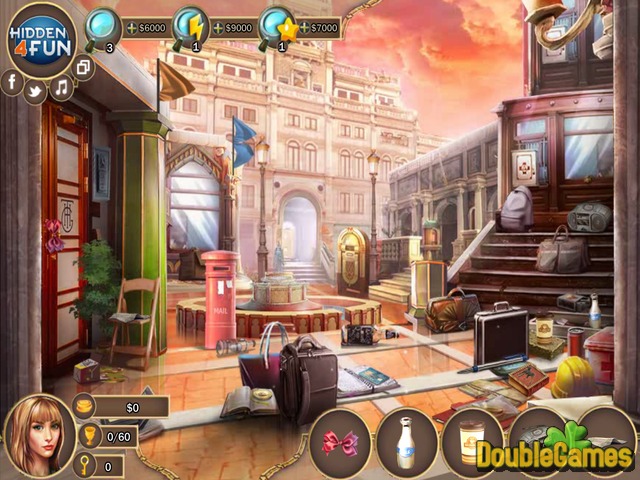Buy lightning hint for $9000
Viewport: 640px width, 480px height.
tap(232, 29)
